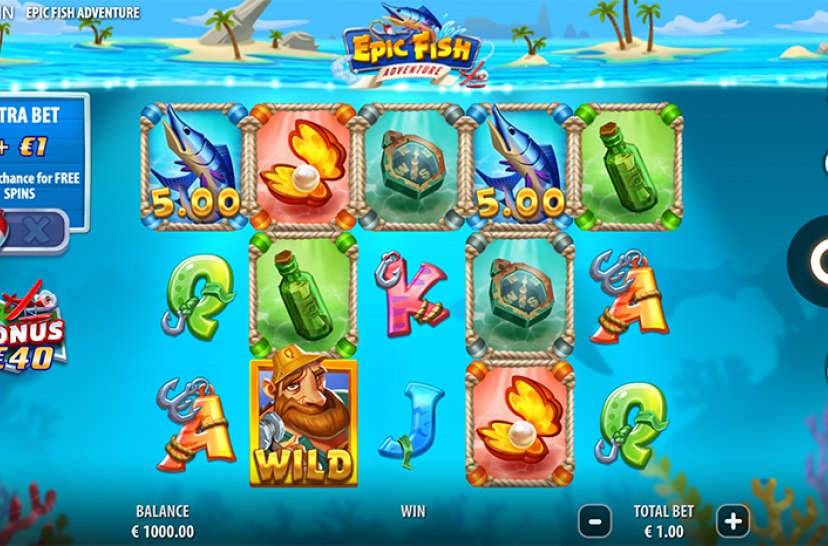Spin the reels with the round spin button
The width and height of the screenshot is (828, 546).
[814, 260]
